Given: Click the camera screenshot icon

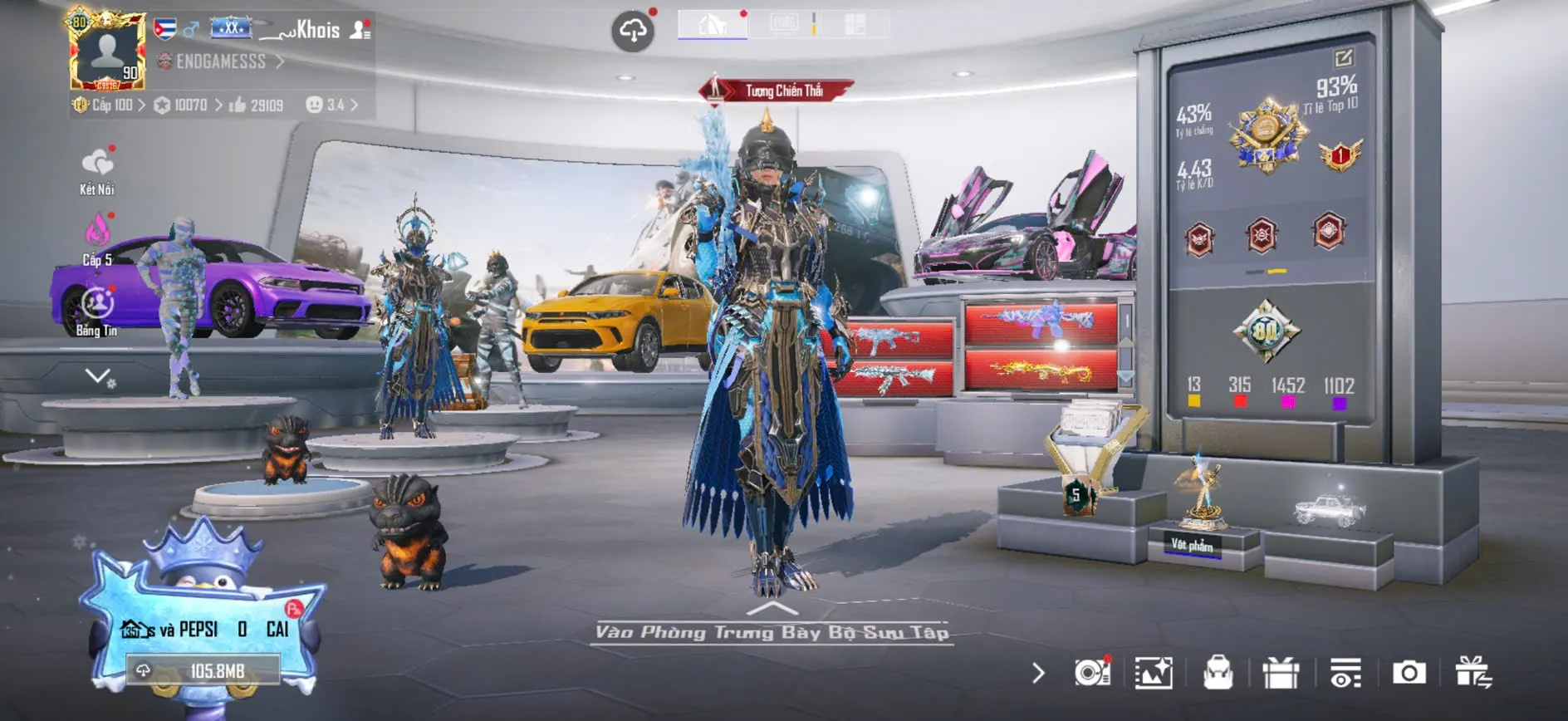Looking at the screenshot, I should 1409,673.
